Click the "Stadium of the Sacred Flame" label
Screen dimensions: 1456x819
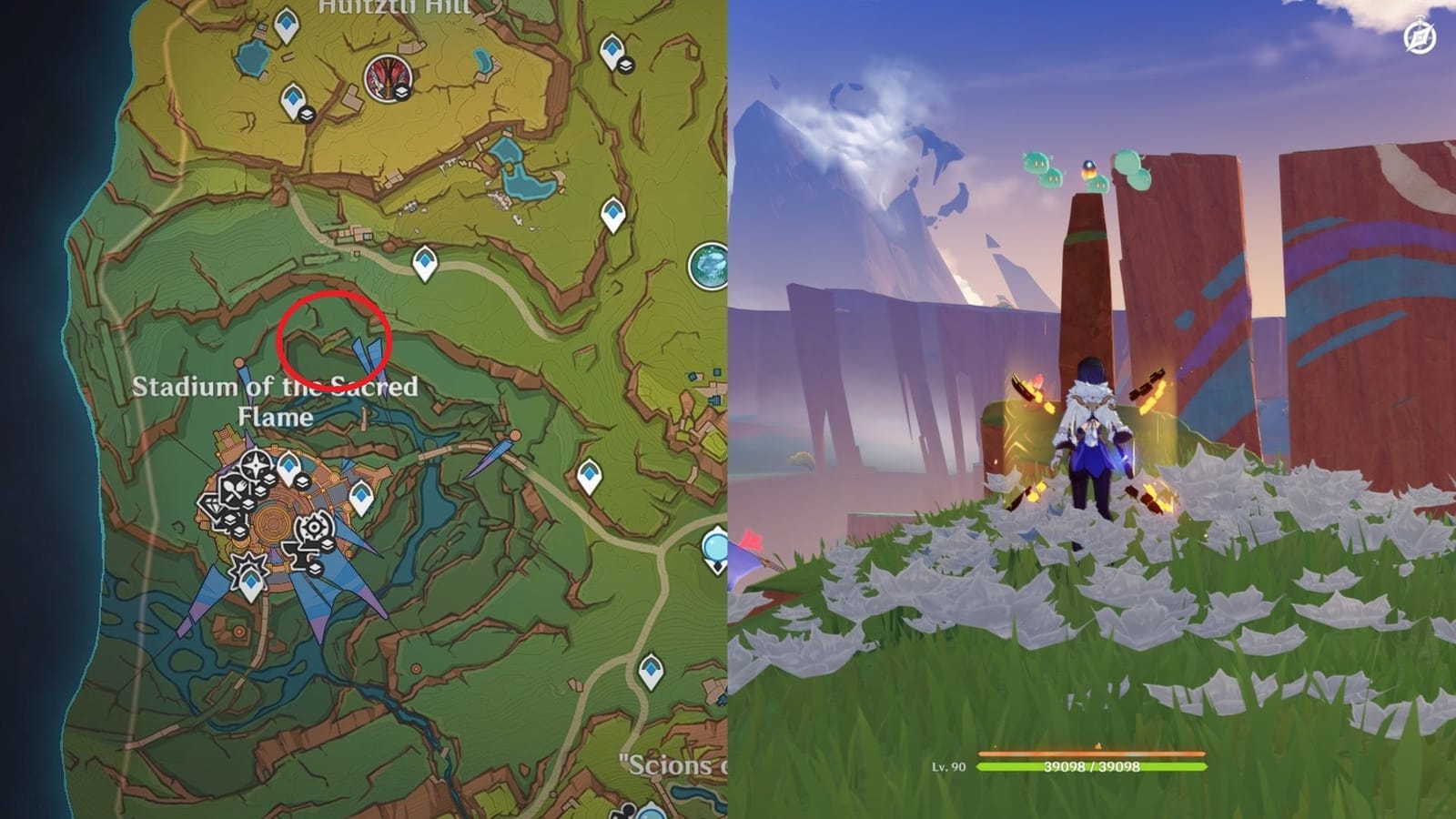pyautogui.click(x=278, y=400)
